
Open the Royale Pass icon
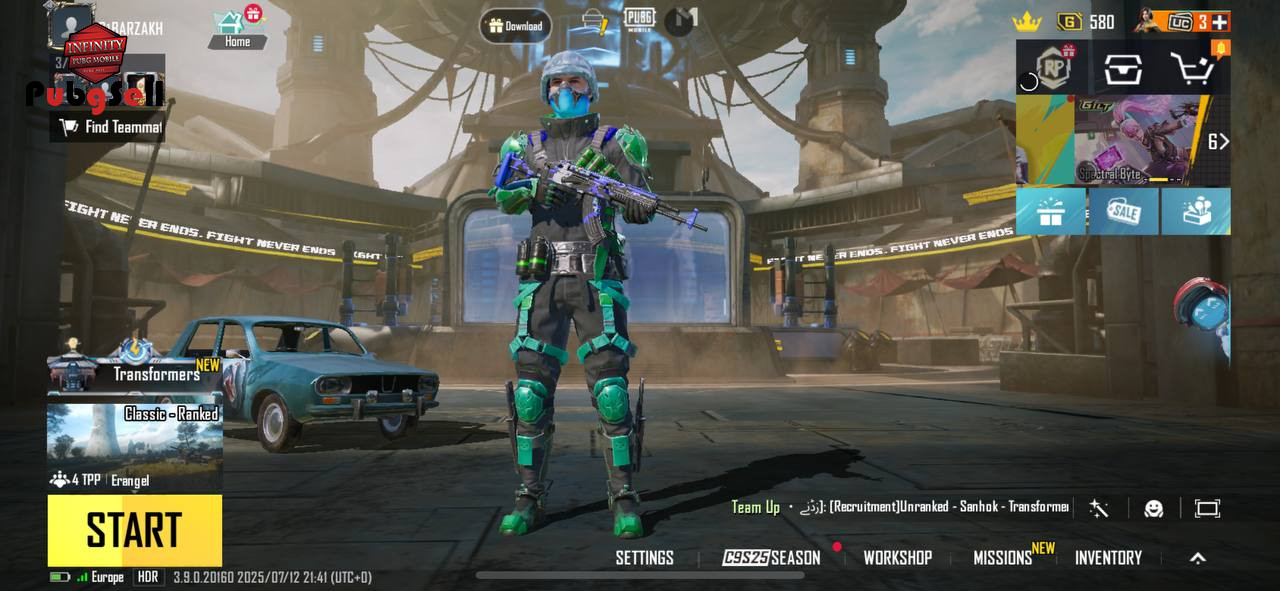(1050, 68)
